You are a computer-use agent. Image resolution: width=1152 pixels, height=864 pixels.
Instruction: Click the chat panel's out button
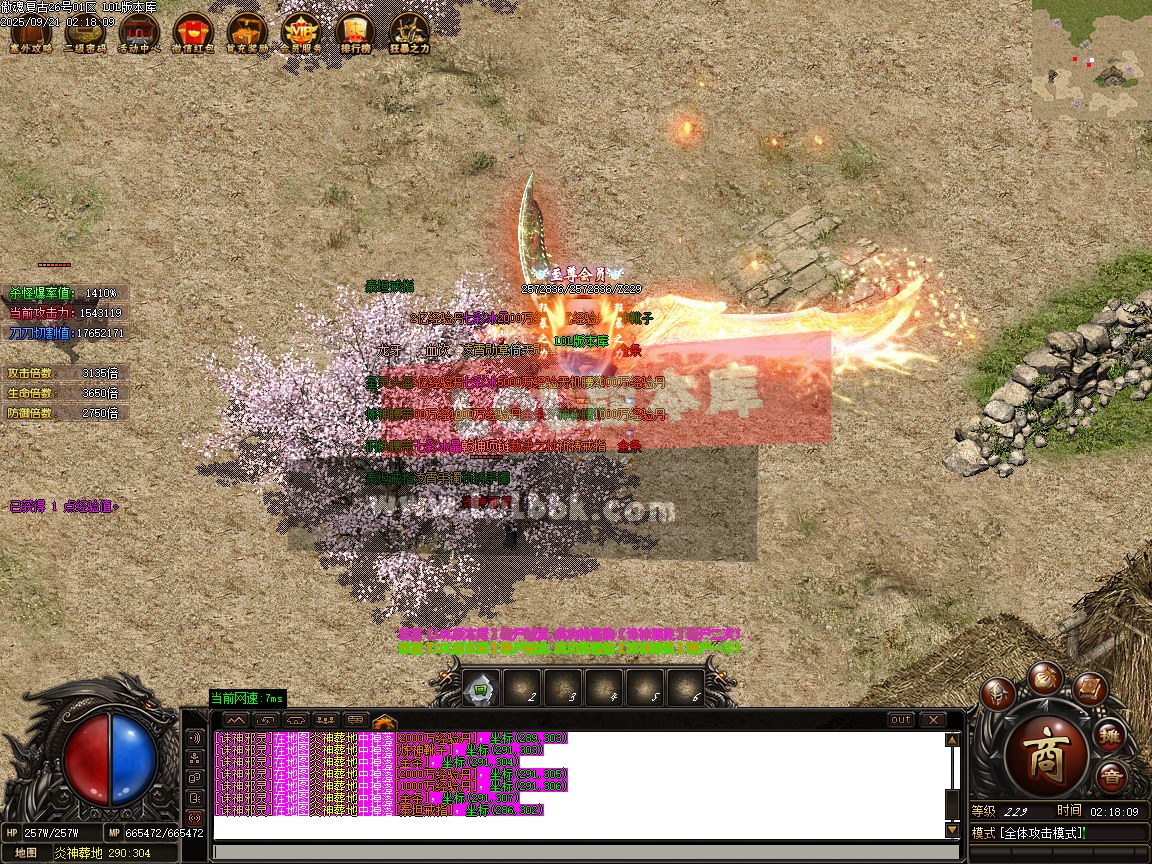[x=901, y=720]
